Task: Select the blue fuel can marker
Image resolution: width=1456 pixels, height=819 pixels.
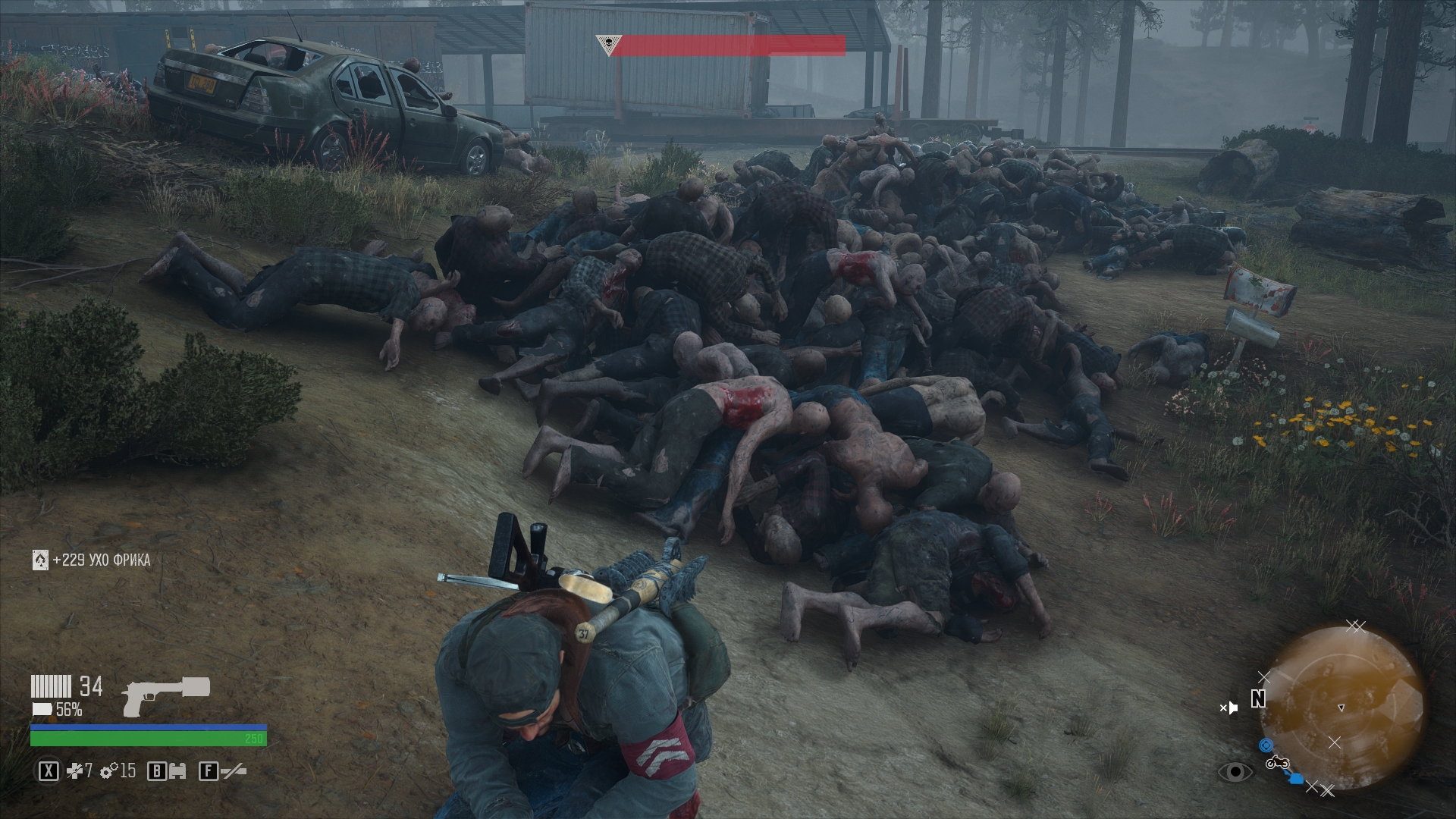Action: tap(1296, 778)
